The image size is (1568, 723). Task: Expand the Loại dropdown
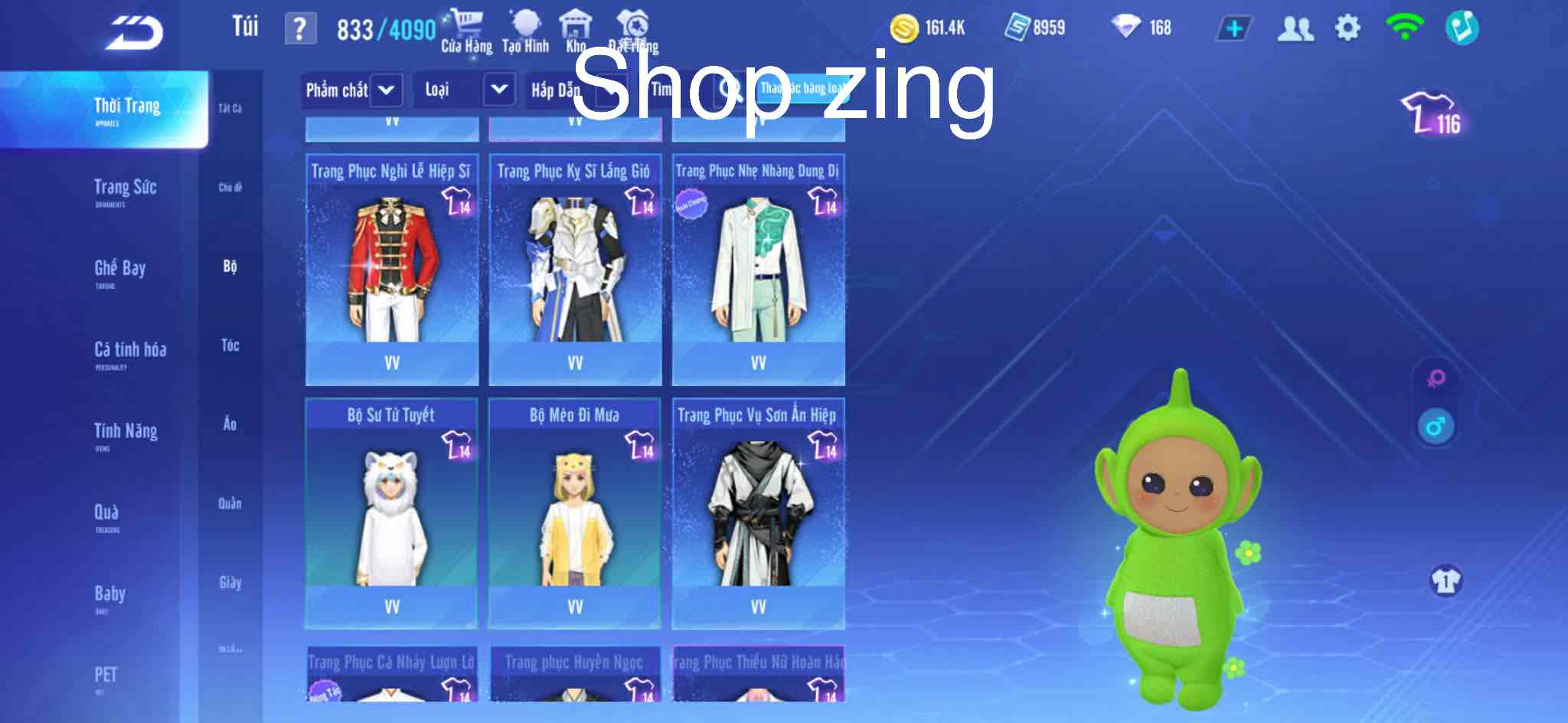(464, 90)
